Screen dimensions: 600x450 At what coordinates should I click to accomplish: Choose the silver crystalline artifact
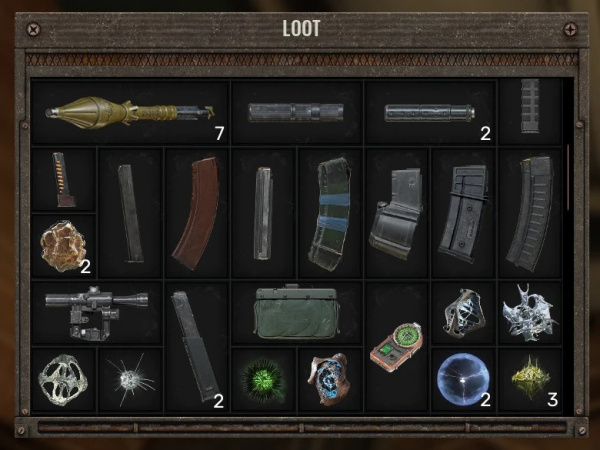pos(529,312)
